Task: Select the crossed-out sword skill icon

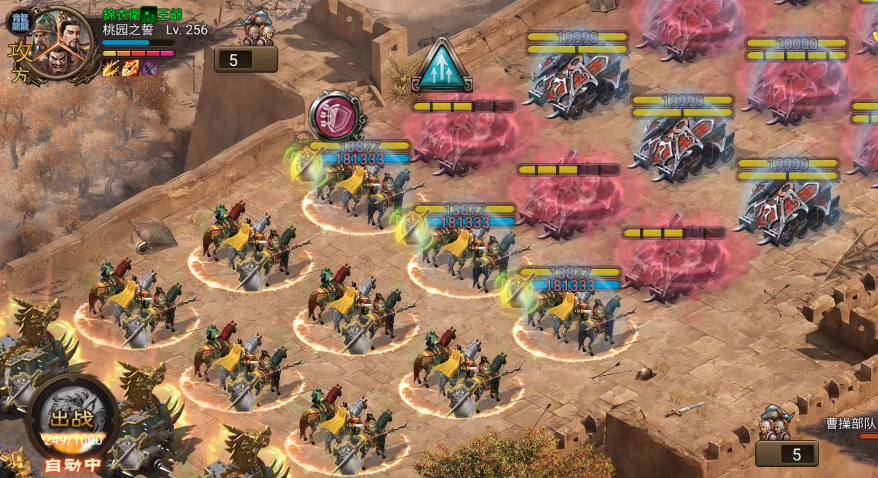Action: point(130,68)
